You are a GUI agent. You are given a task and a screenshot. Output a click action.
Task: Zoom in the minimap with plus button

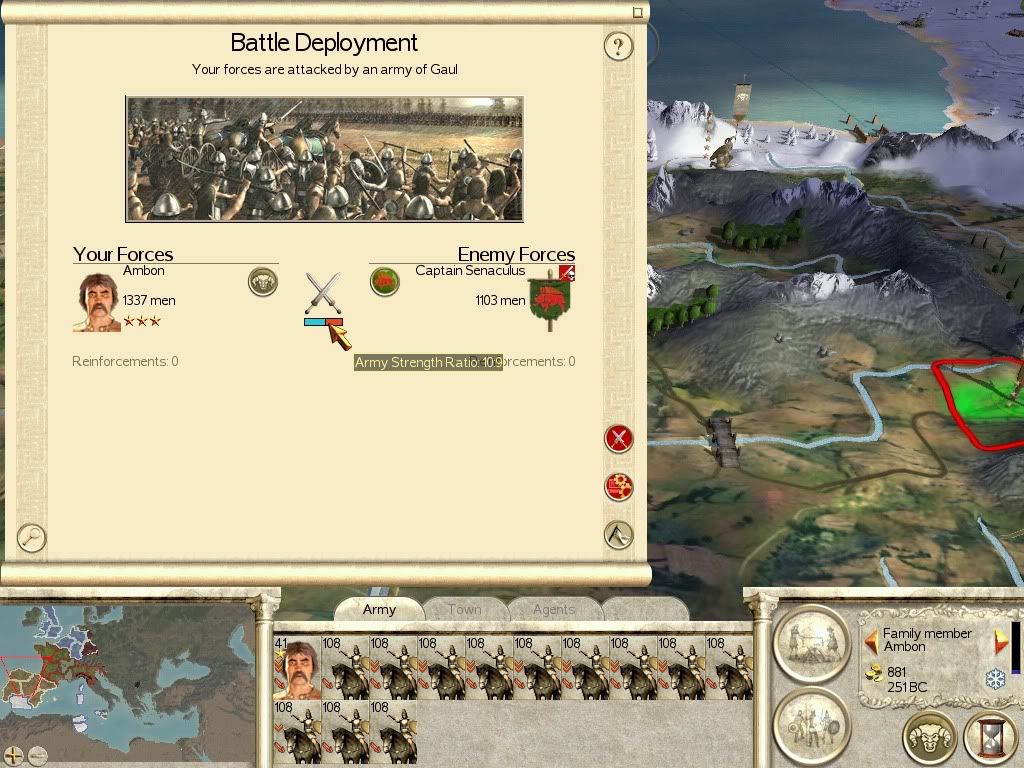[x=14, y=755]
